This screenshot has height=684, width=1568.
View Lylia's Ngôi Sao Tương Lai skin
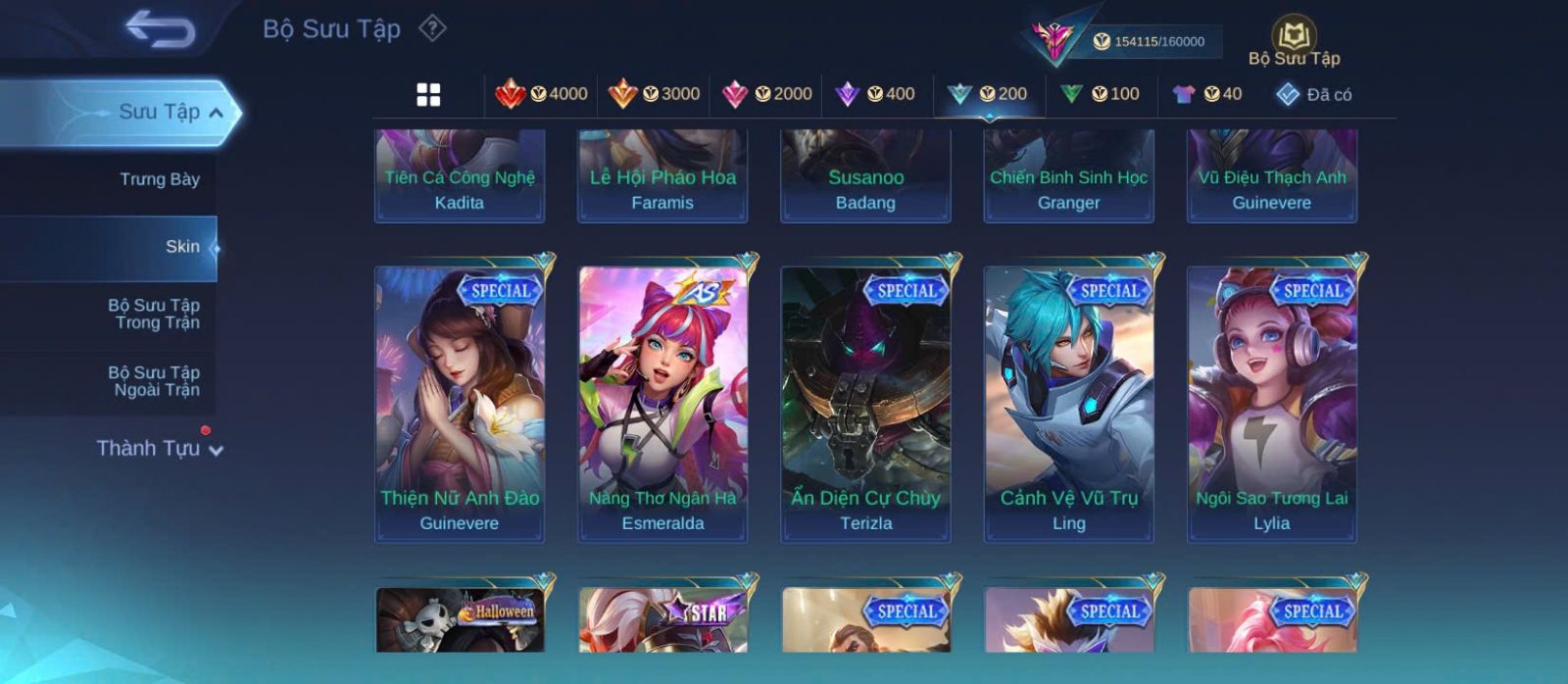[1271, 403]
